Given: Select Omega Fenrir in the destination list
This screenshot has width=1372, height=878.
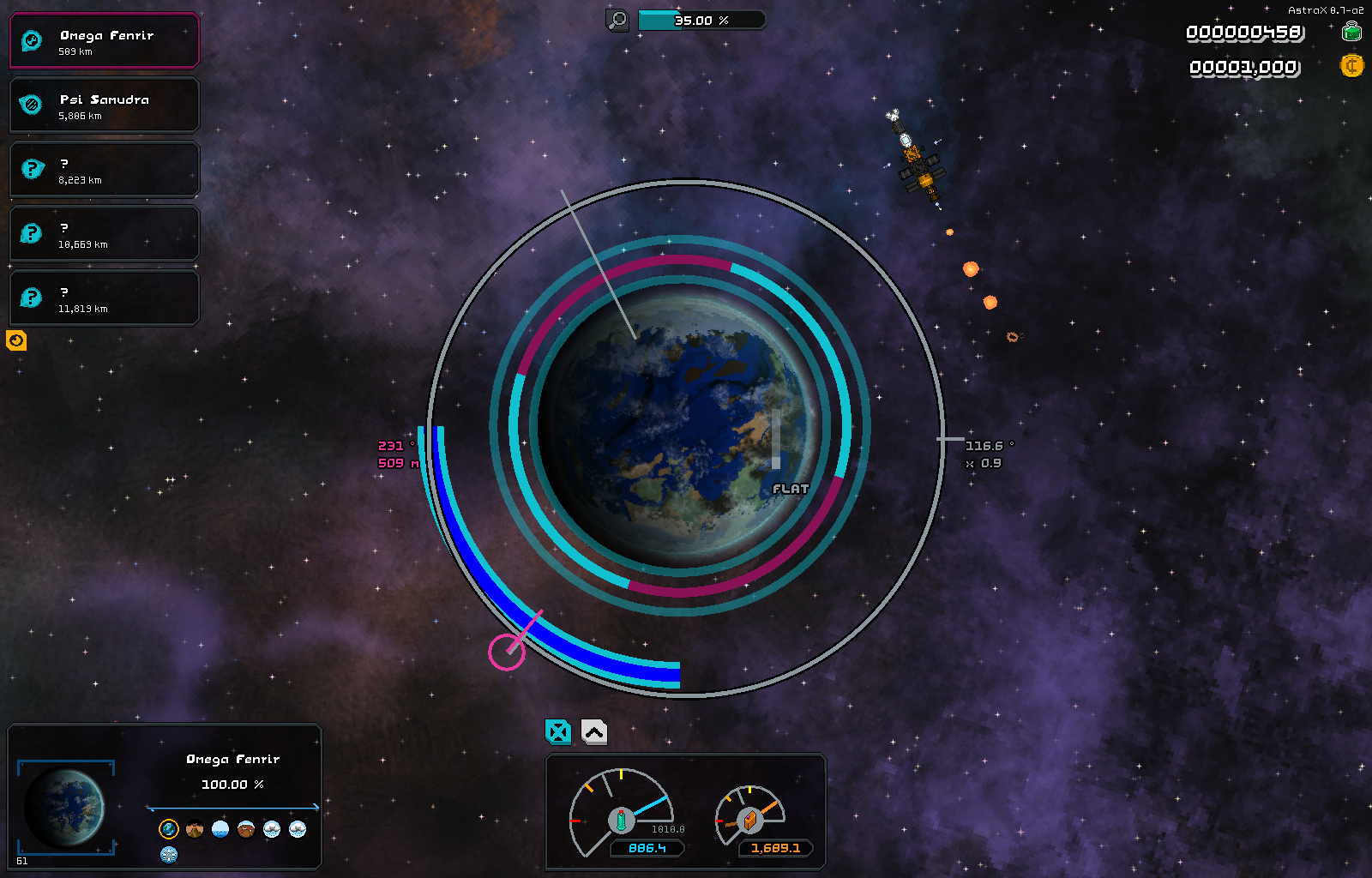Looking at the screenshot, I should click(104, 41).
